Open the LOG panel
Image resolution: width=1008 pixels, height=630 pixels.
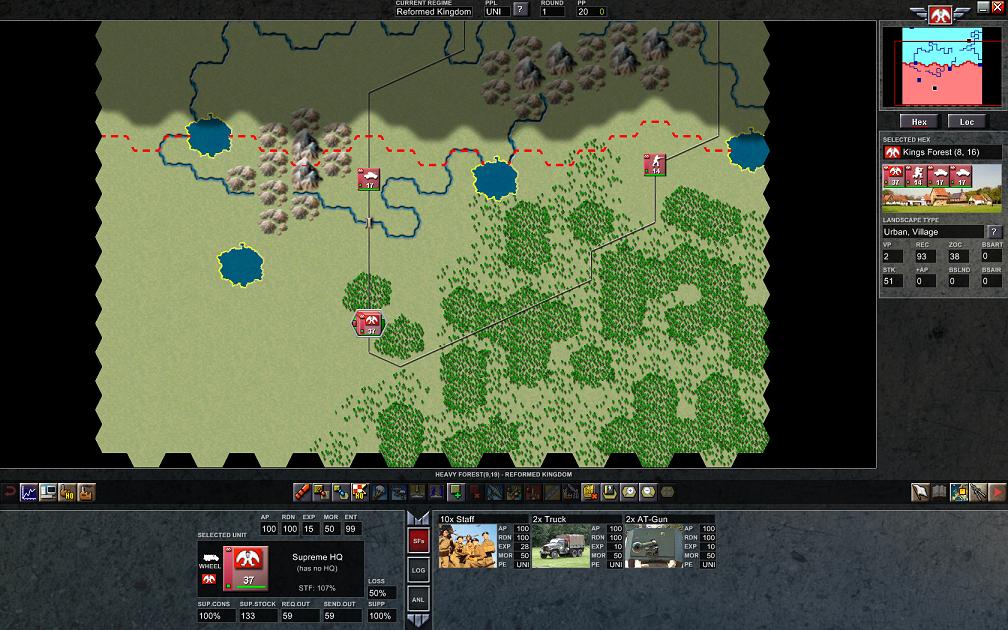[x=419, y=570]
